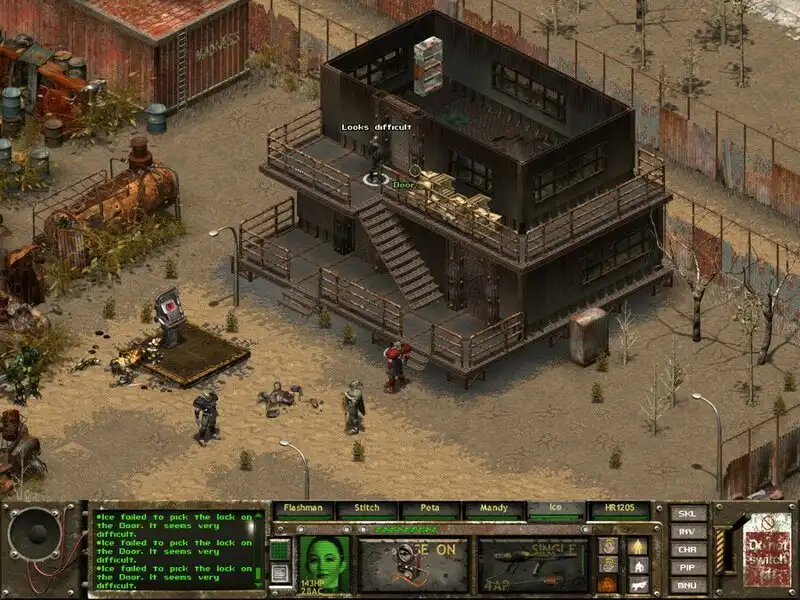
Task: Show the CHR character sheet
Action: point(687,549)
